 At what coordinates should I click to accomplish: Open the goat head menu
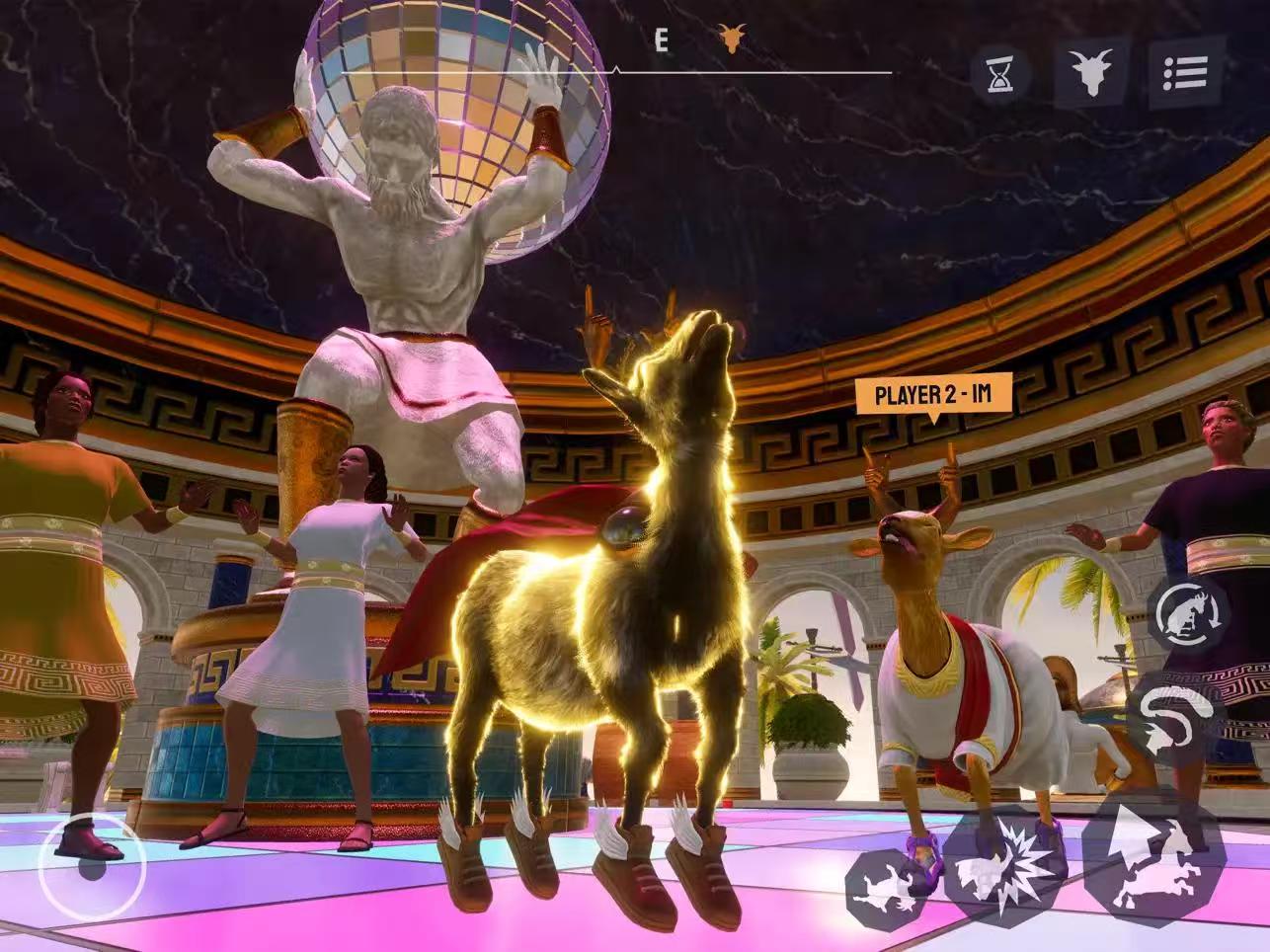click(x=1091, y=73)
